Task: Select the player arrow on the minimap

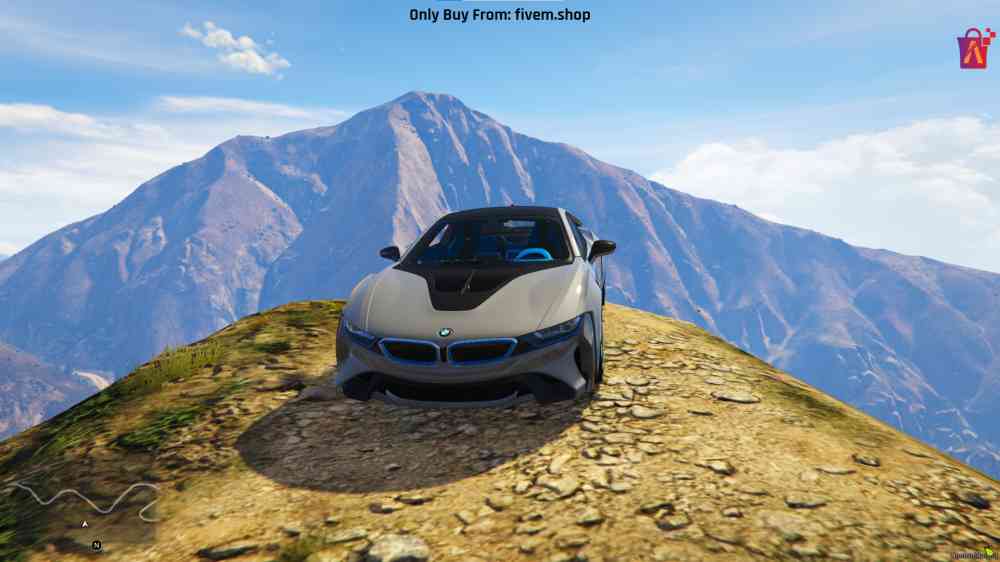Action: (85, 524)
